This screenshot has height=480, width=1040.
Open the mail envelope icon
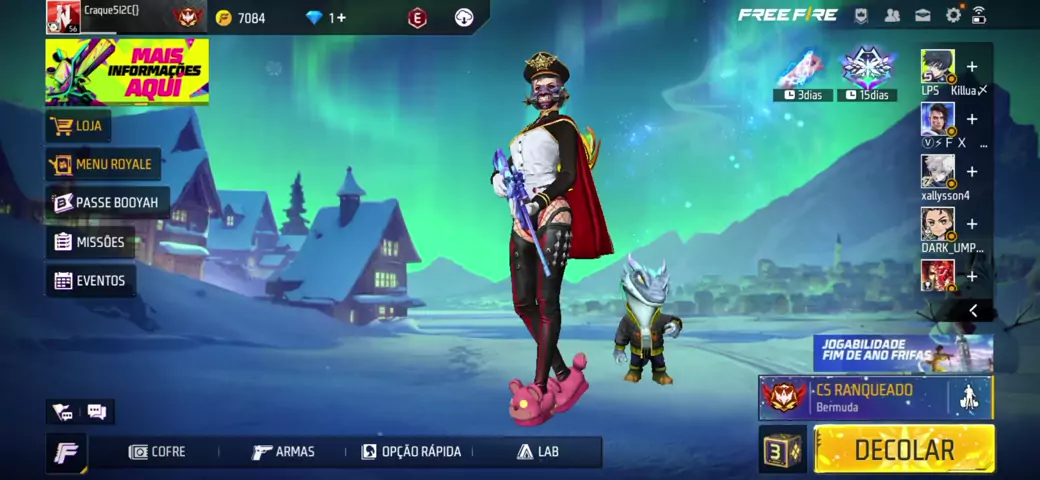922,15
